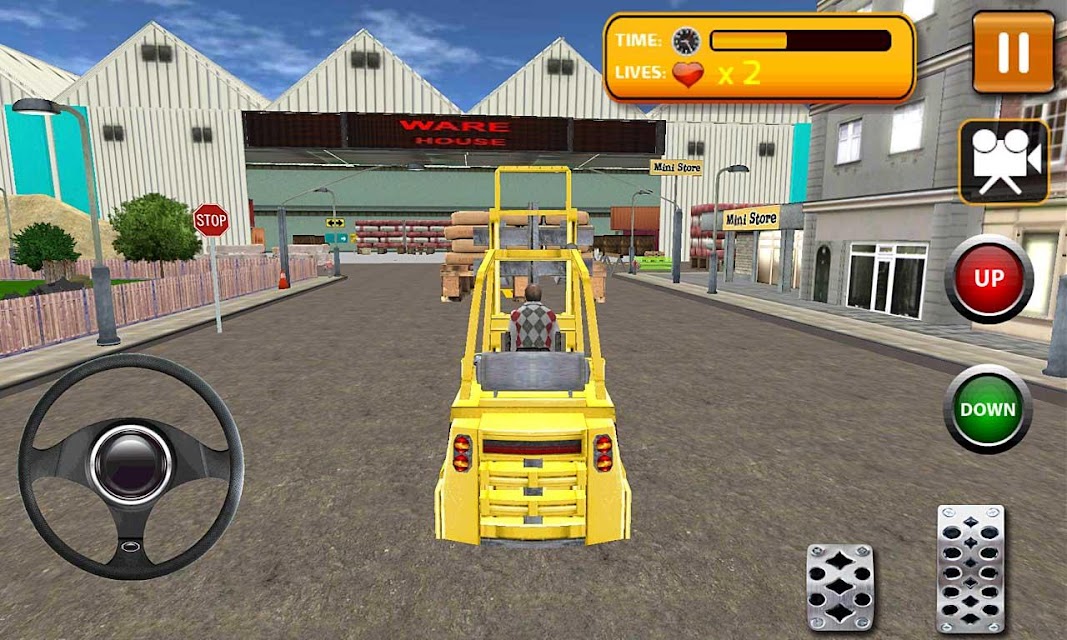Switch view with the video camera icon
This screenshot has height=640, width=1067.
[1003, 162]
